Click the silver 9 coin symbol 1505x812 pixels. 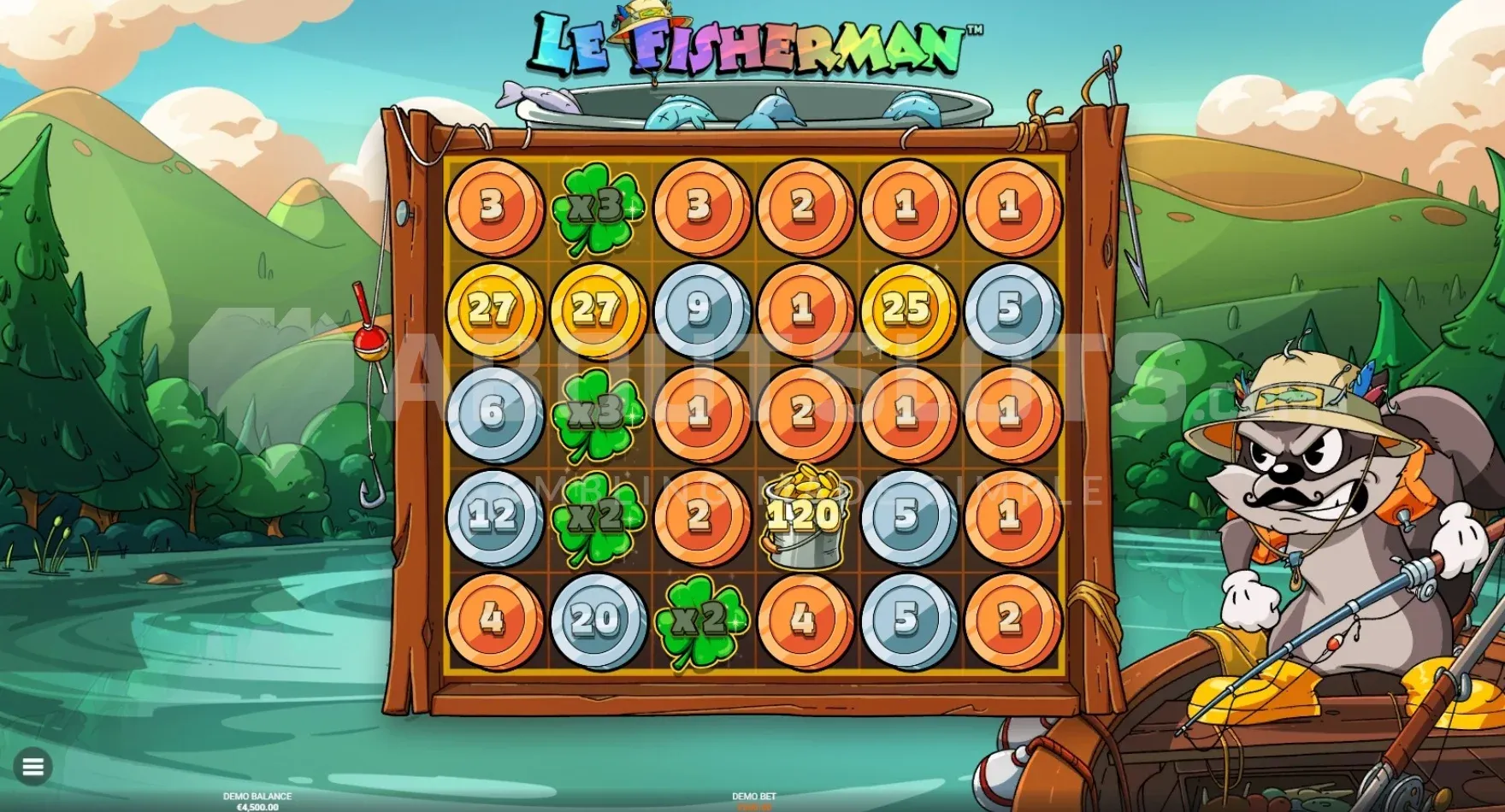(701, 309)
